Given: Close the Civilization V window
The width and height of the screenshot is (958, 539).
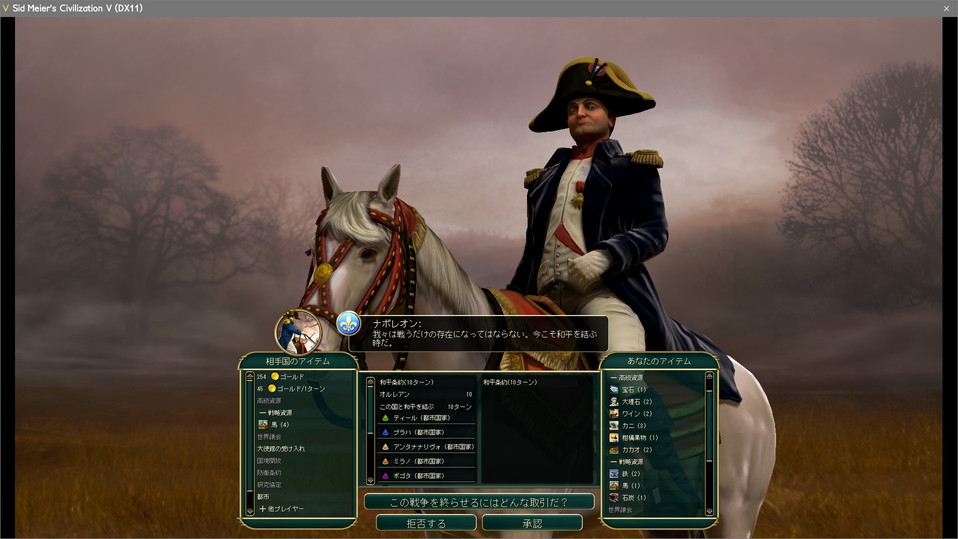Looking at the screenshot, I should point(946,8).
